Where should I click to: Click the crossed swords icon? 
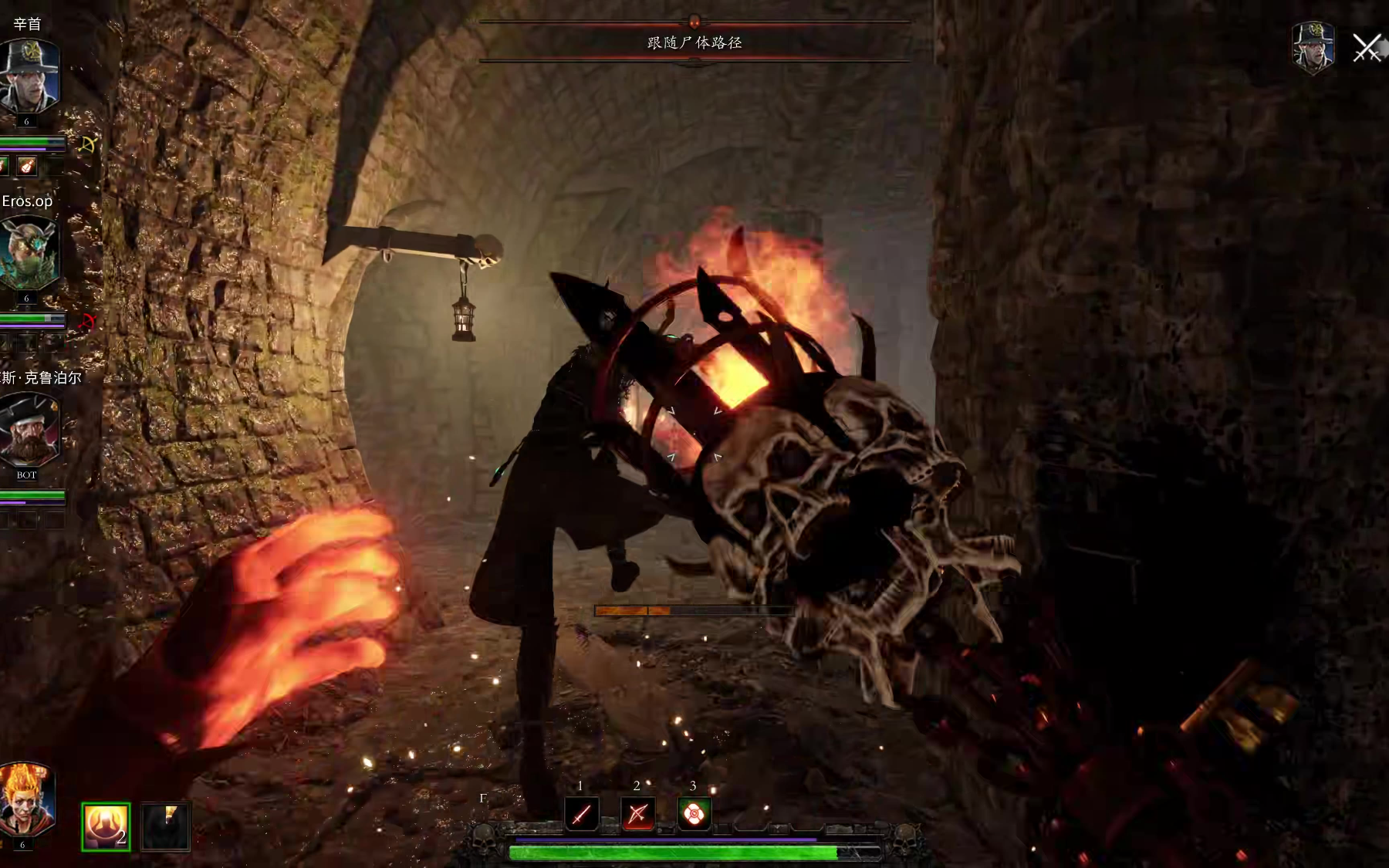(x=1367, y=48)
